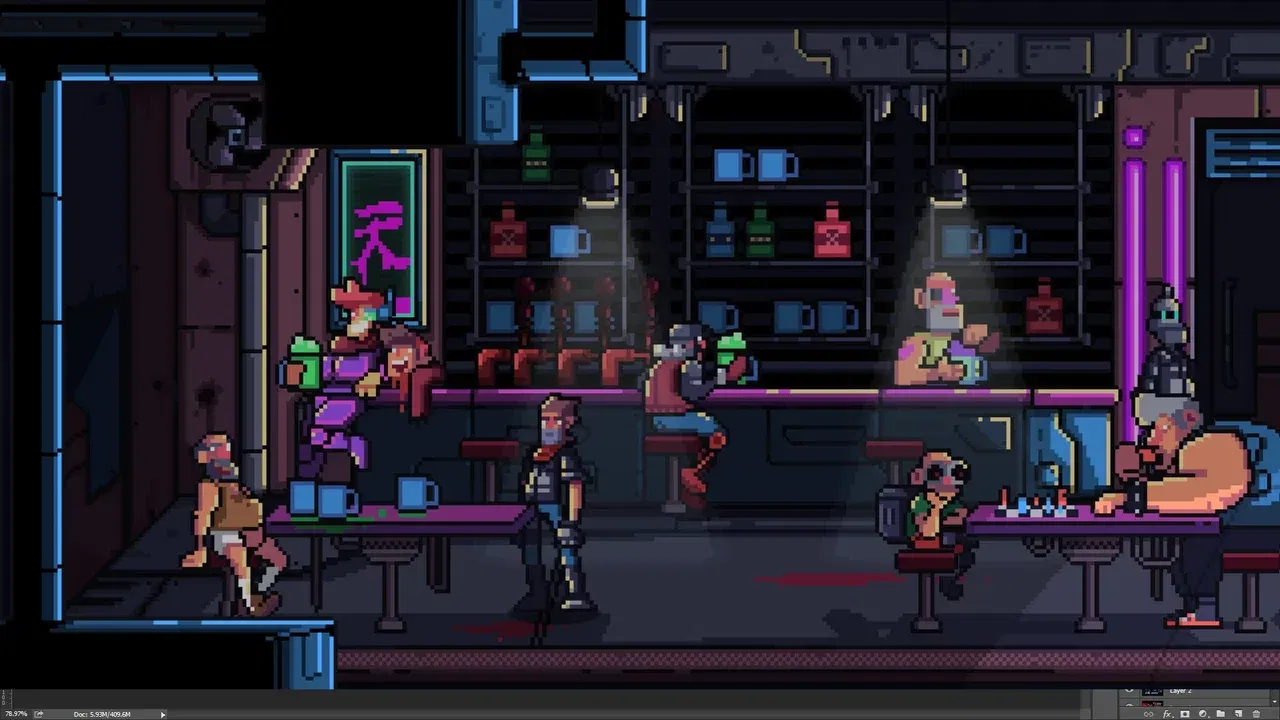The image size is (1280, 720).
Task: Open the adjustment layer dropdown arrow
Action: pos(1210,716)
